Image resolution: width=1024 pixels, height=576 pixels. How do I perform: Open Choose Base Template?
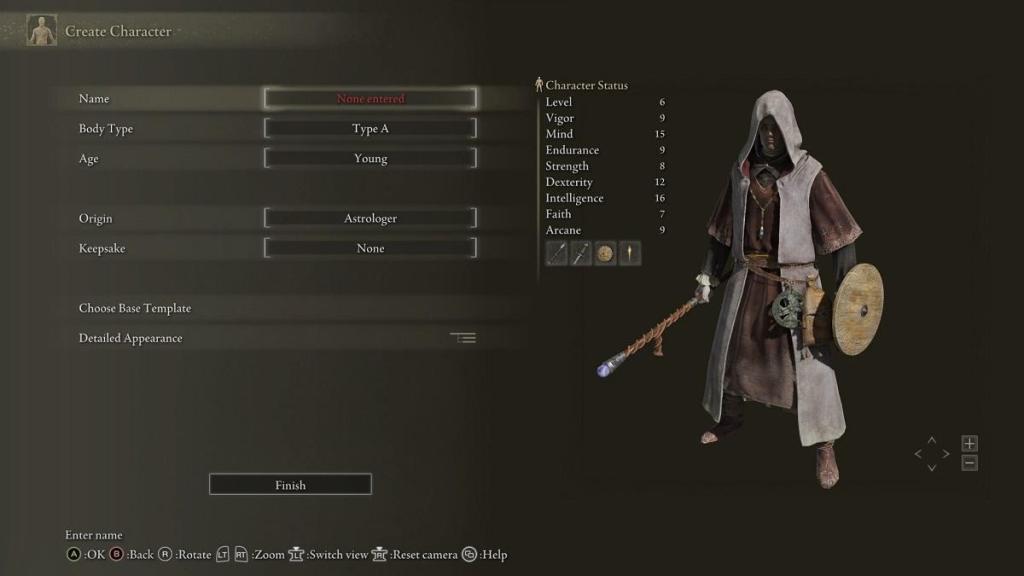(x=135, y=308)
